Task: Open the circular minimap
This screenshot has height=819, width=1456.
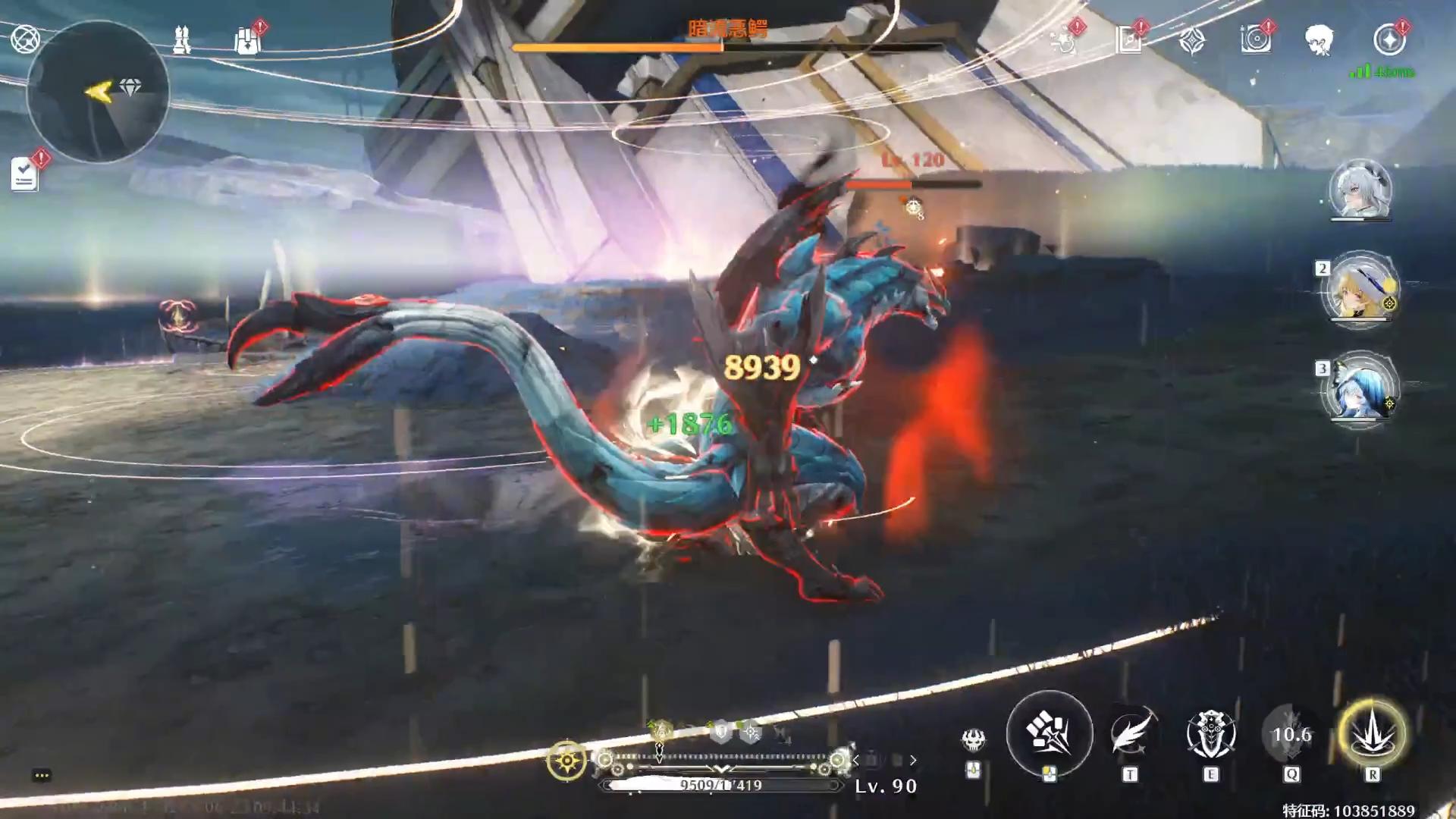Action: pyautogui.click(x=98, y=91)
